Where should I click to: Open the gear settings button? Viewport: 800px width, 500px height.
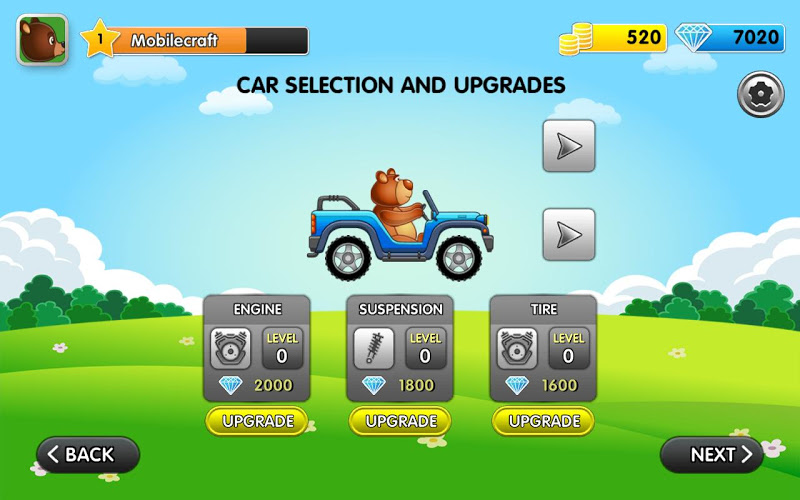[x=760, y=95]
